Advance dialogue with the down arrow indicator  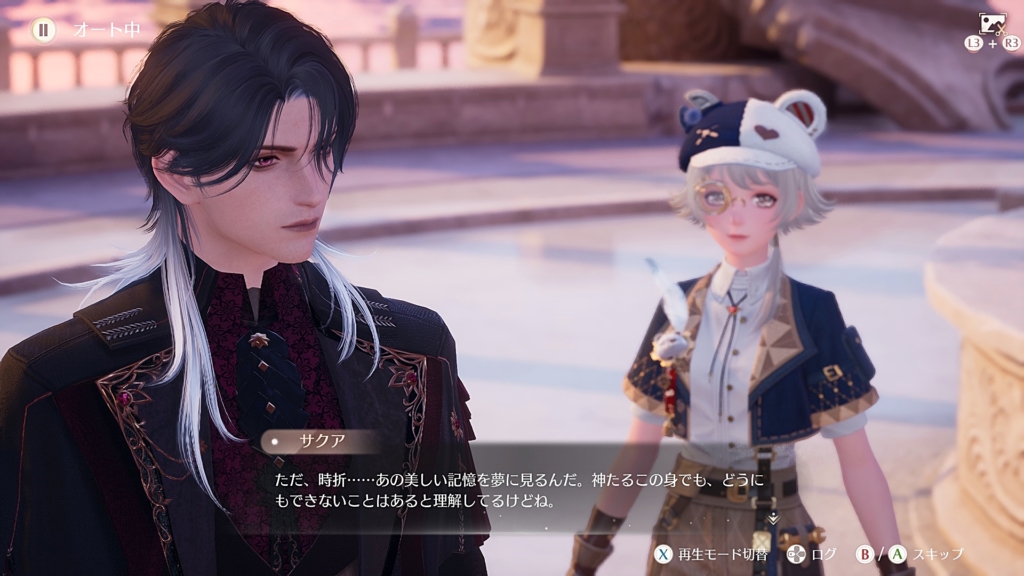tap(772, 517)
